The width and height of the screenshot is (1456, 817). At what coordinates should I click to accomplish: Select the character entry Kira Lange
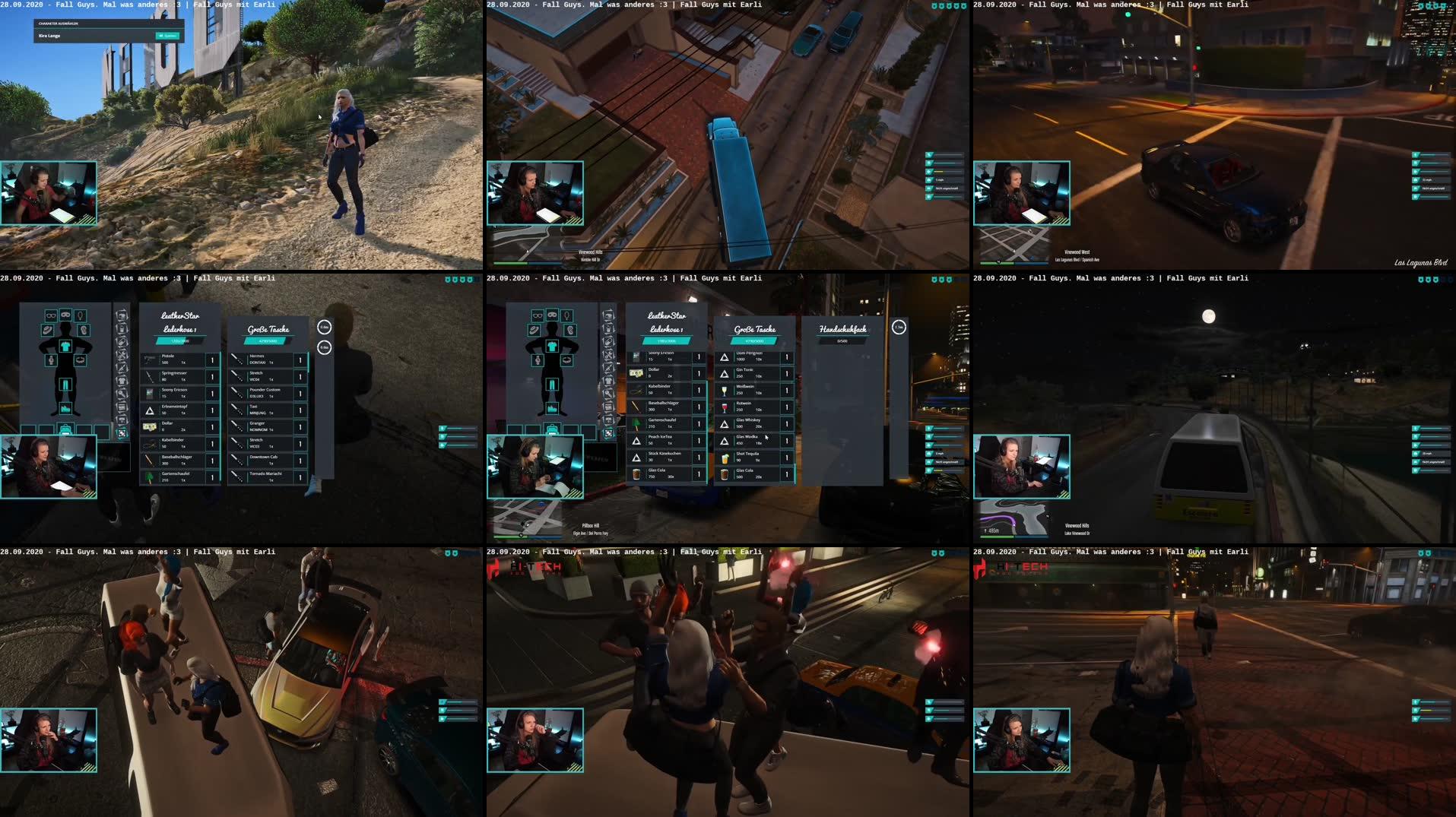point(49,35)
